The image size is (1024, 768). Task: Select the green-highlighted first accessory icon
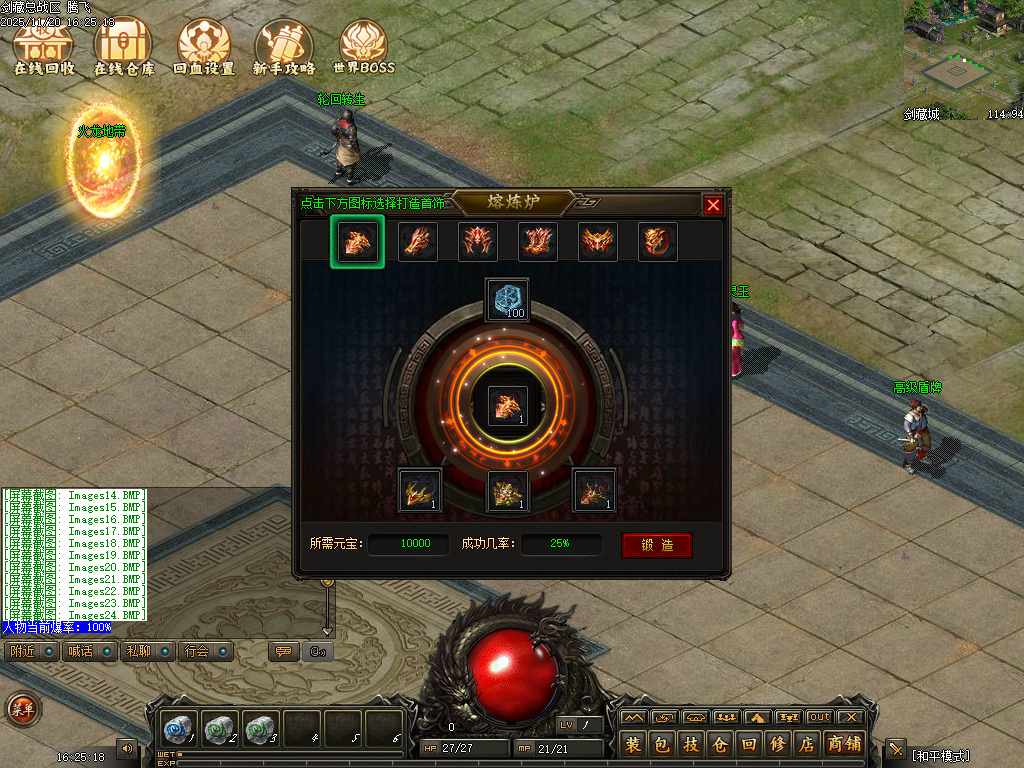tap(357, 242)
